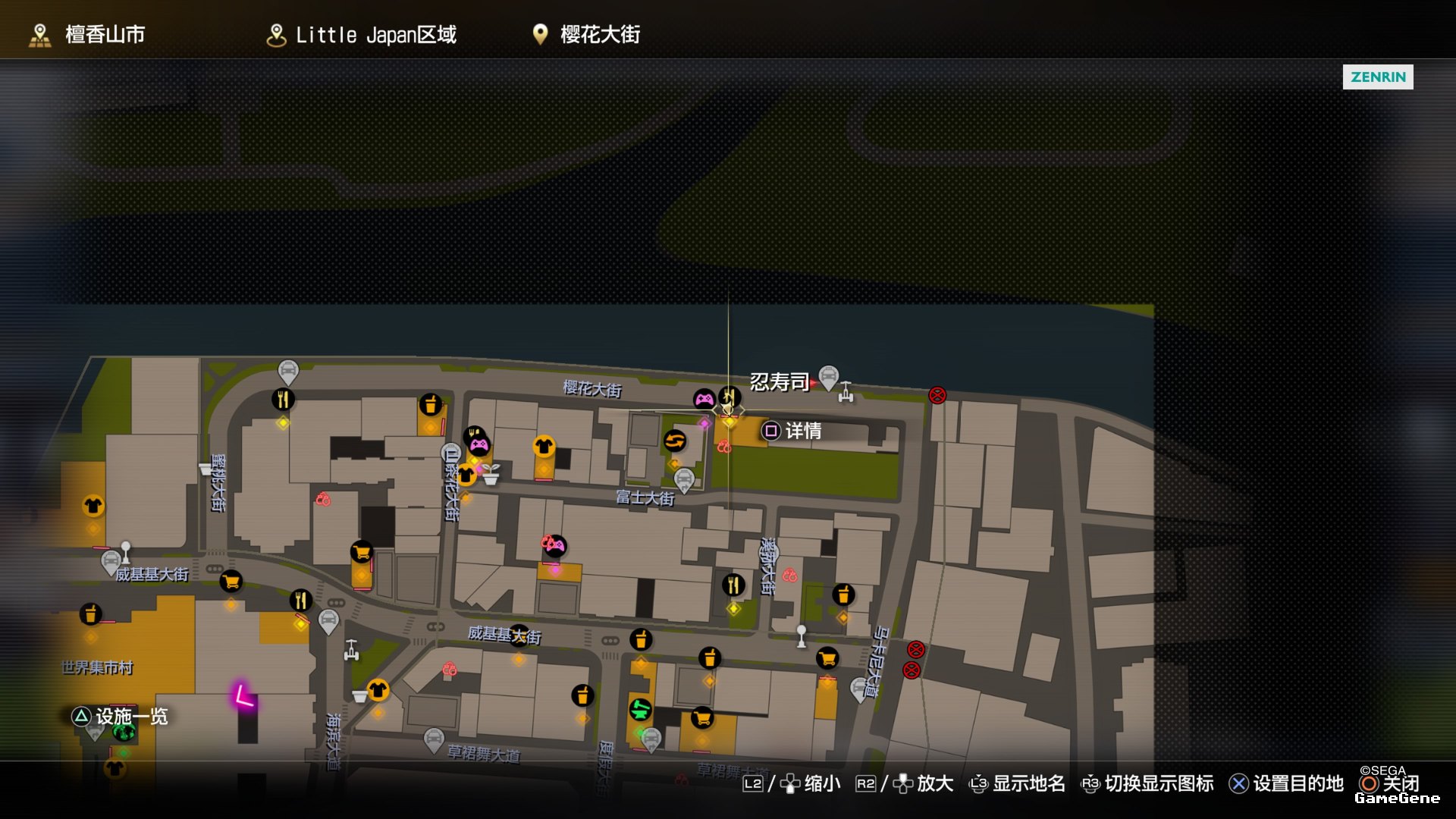Click the gamepad icon overlapped by red handcuffs
Viewport: 1456px width, 819px height.
555,544
